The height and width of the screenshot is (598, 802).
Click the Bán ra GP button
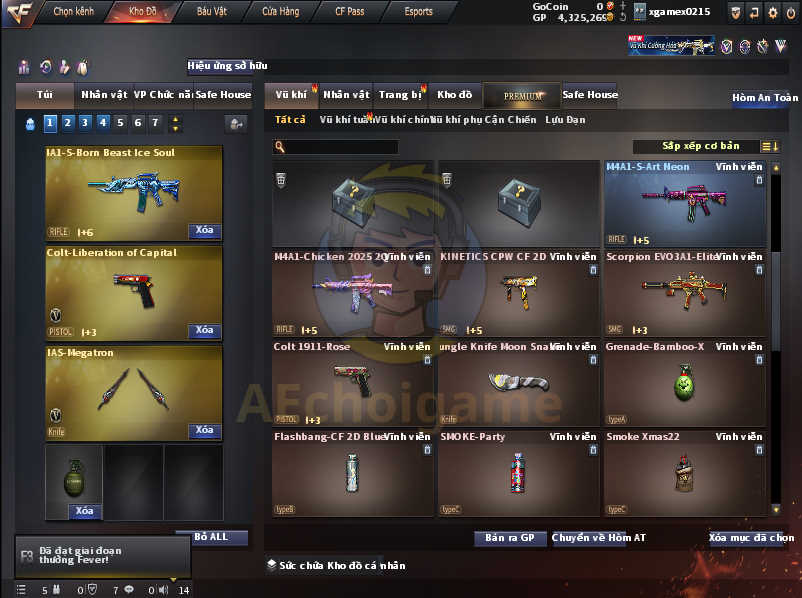tap(509, 538)
